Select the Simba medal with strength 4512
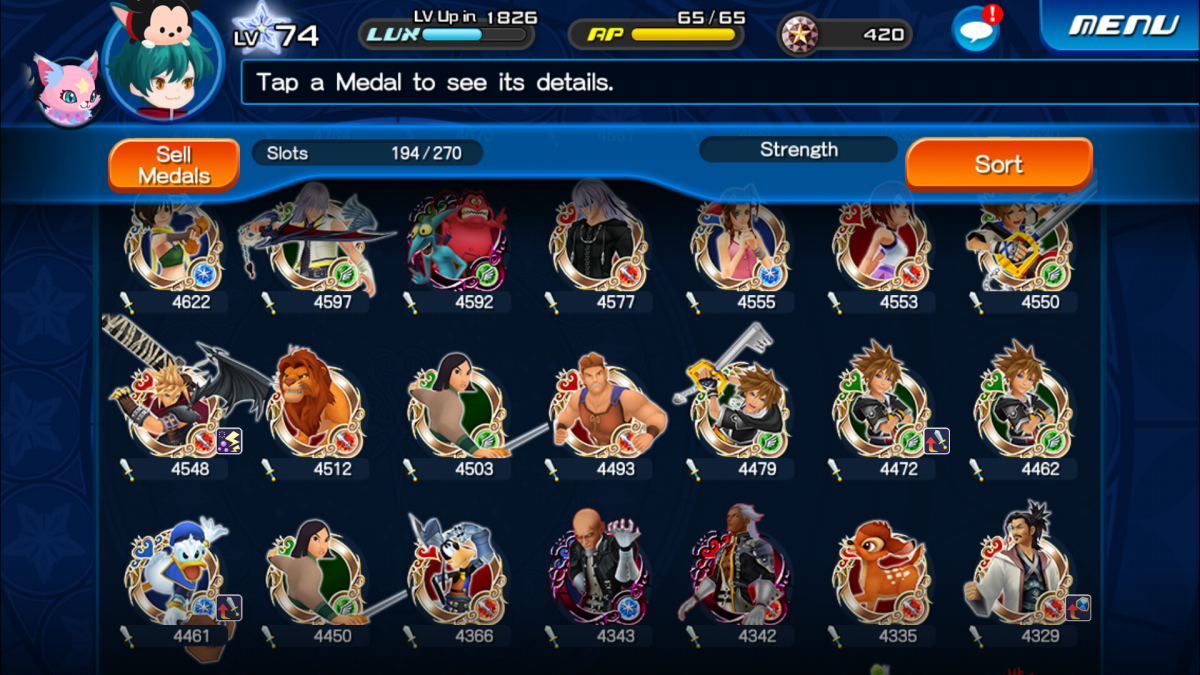Viewport: 1200px width, 675px height. [315, 410]
